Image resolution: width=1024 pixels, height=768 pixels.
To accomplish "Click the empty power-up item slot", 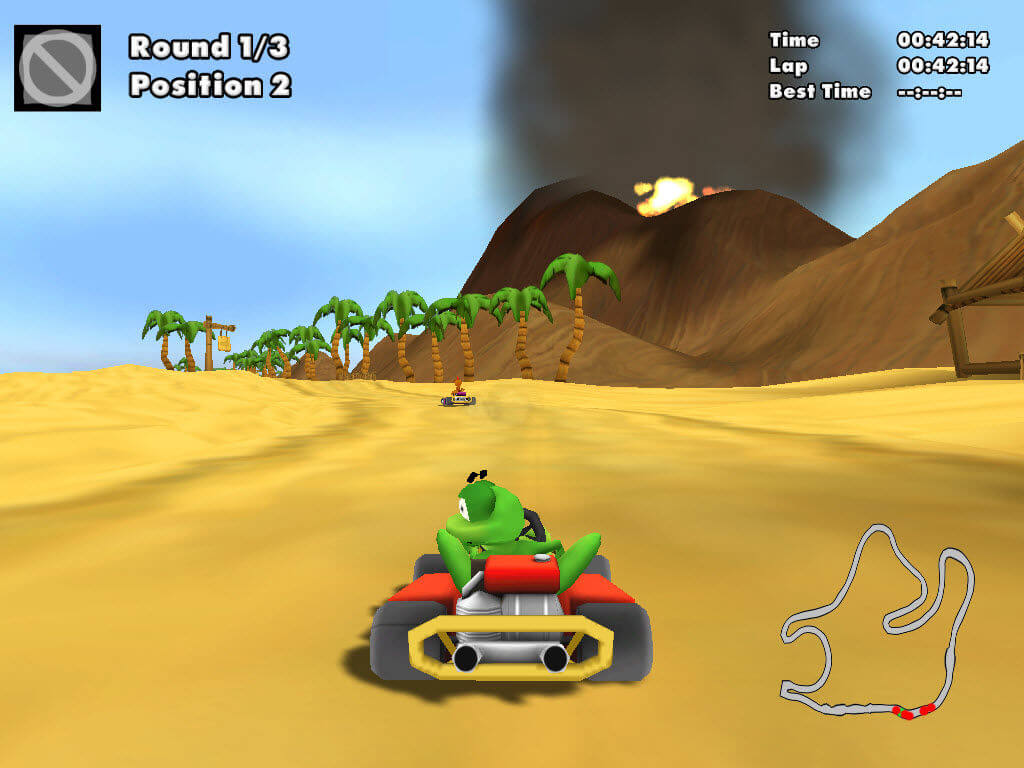I will click(57, 68).
